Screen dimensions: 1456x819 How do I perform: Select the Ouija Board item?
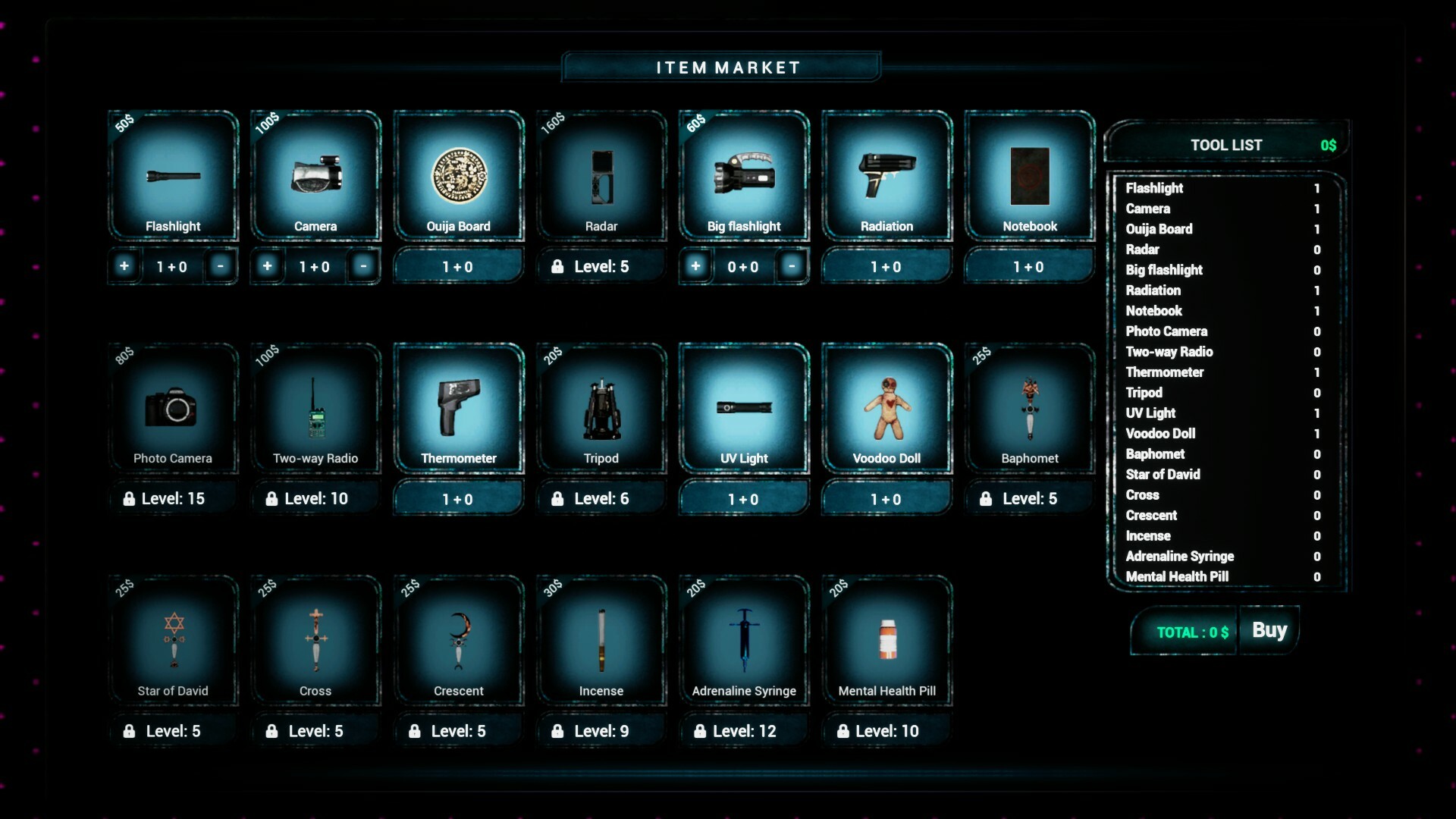click(458, 176)
